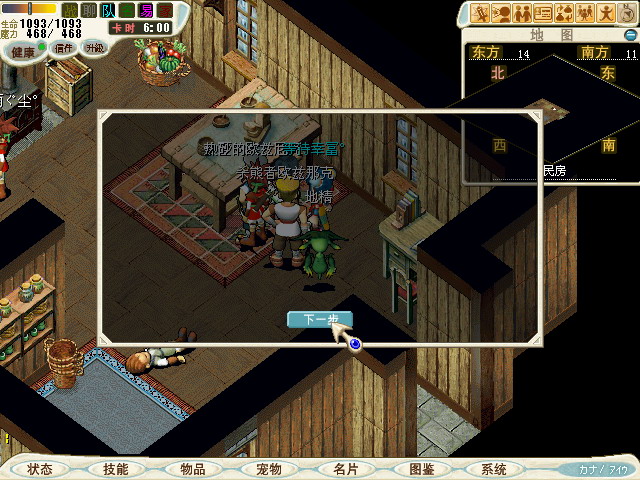Toggle the 队 team mode icon
This screenshot has height=480, width=640.
108,10
